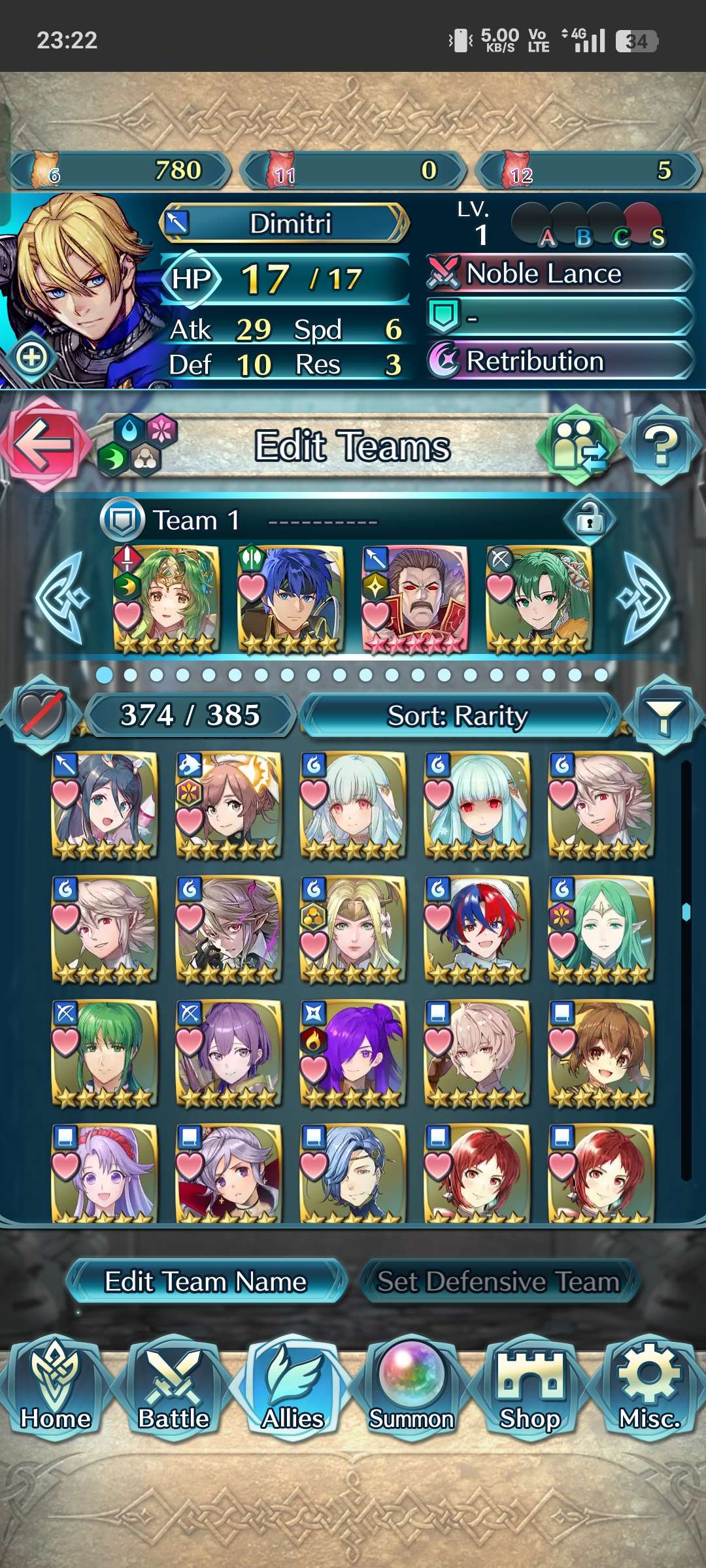Select Set Defensive Team

[498, 1282]
